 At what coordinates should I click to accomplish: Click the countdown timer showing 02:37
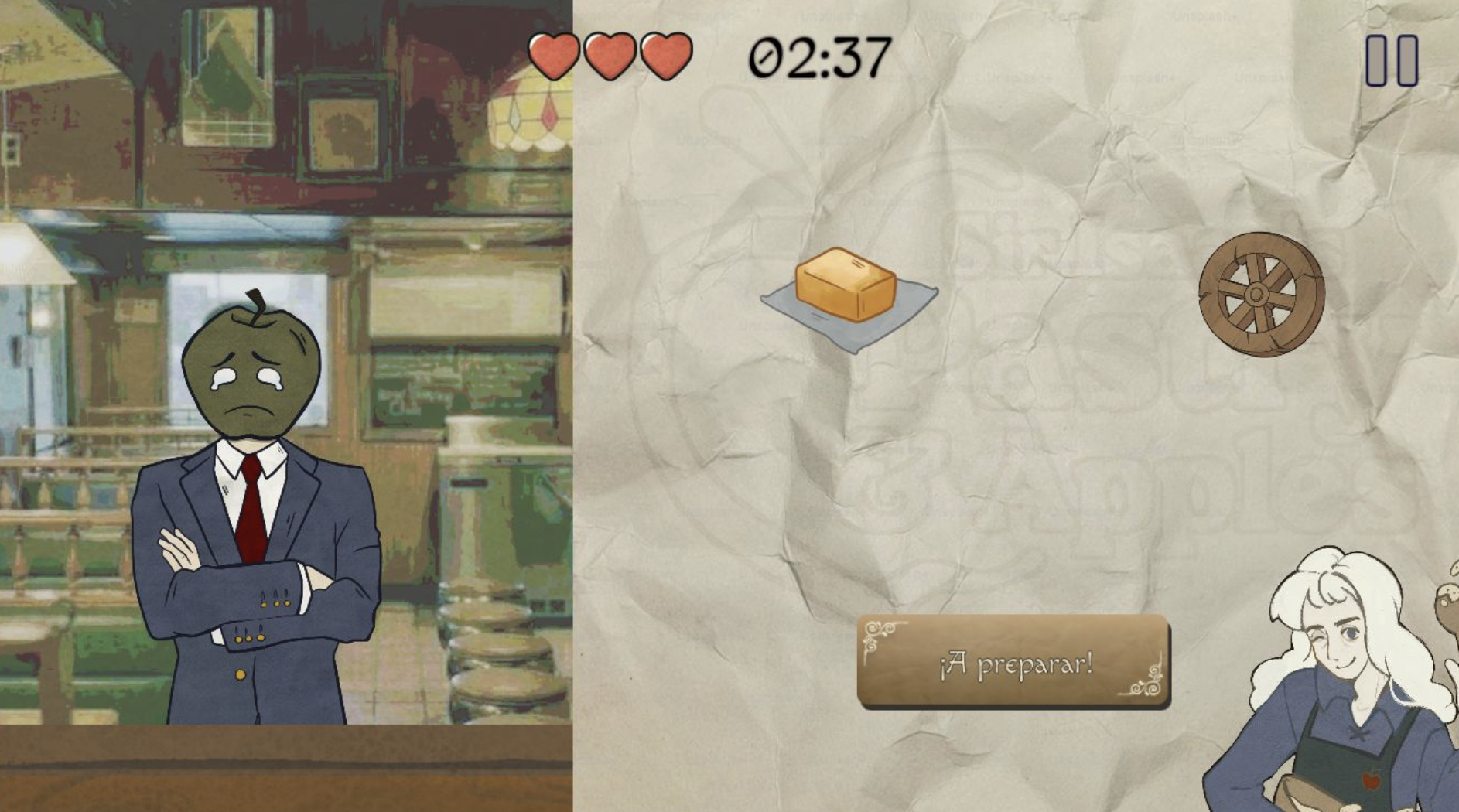click(x=822, y=56)
